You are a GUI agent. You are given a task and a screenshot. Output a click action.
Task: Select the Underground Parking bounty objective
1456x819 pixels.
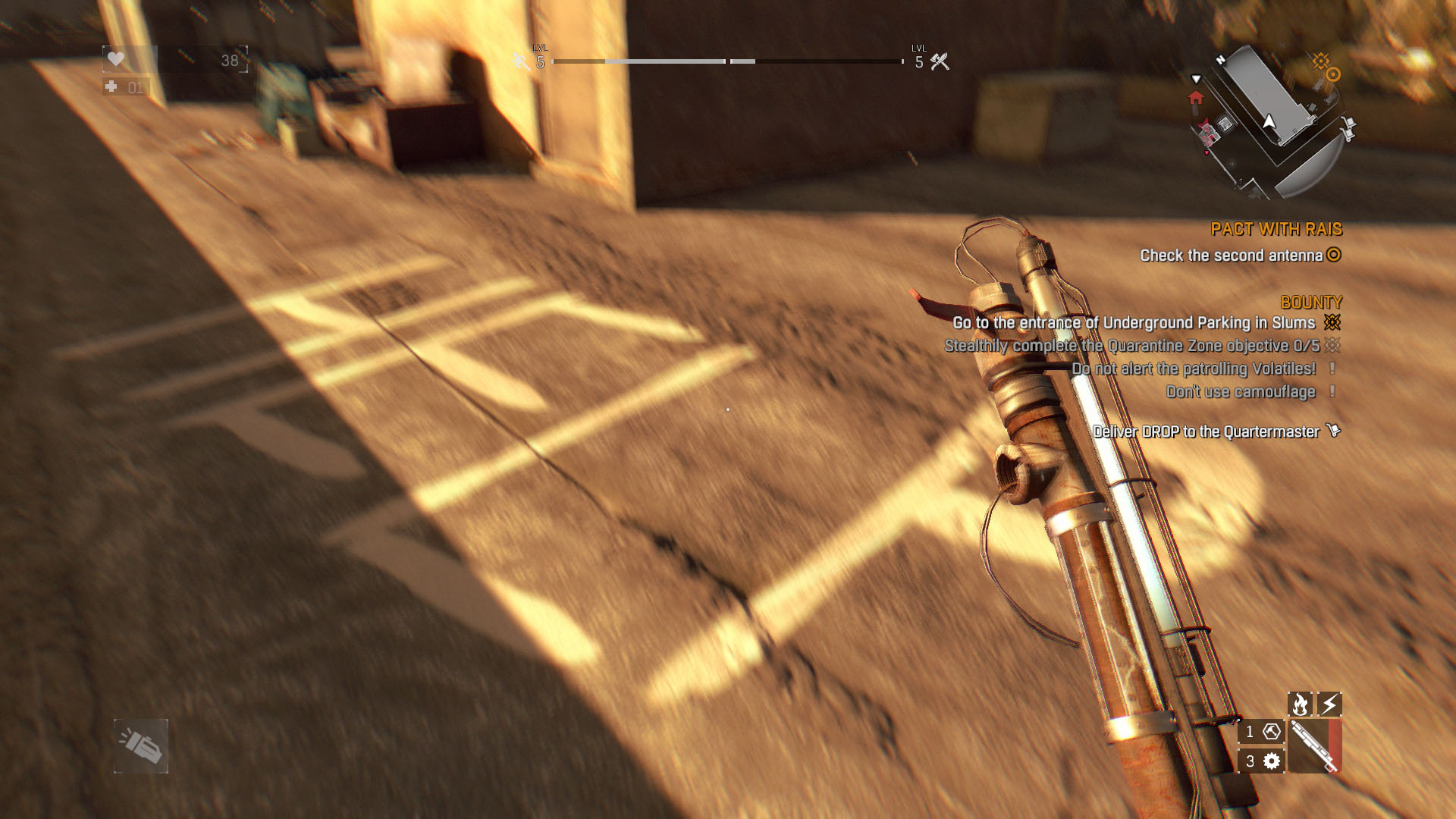[1134, 323]
